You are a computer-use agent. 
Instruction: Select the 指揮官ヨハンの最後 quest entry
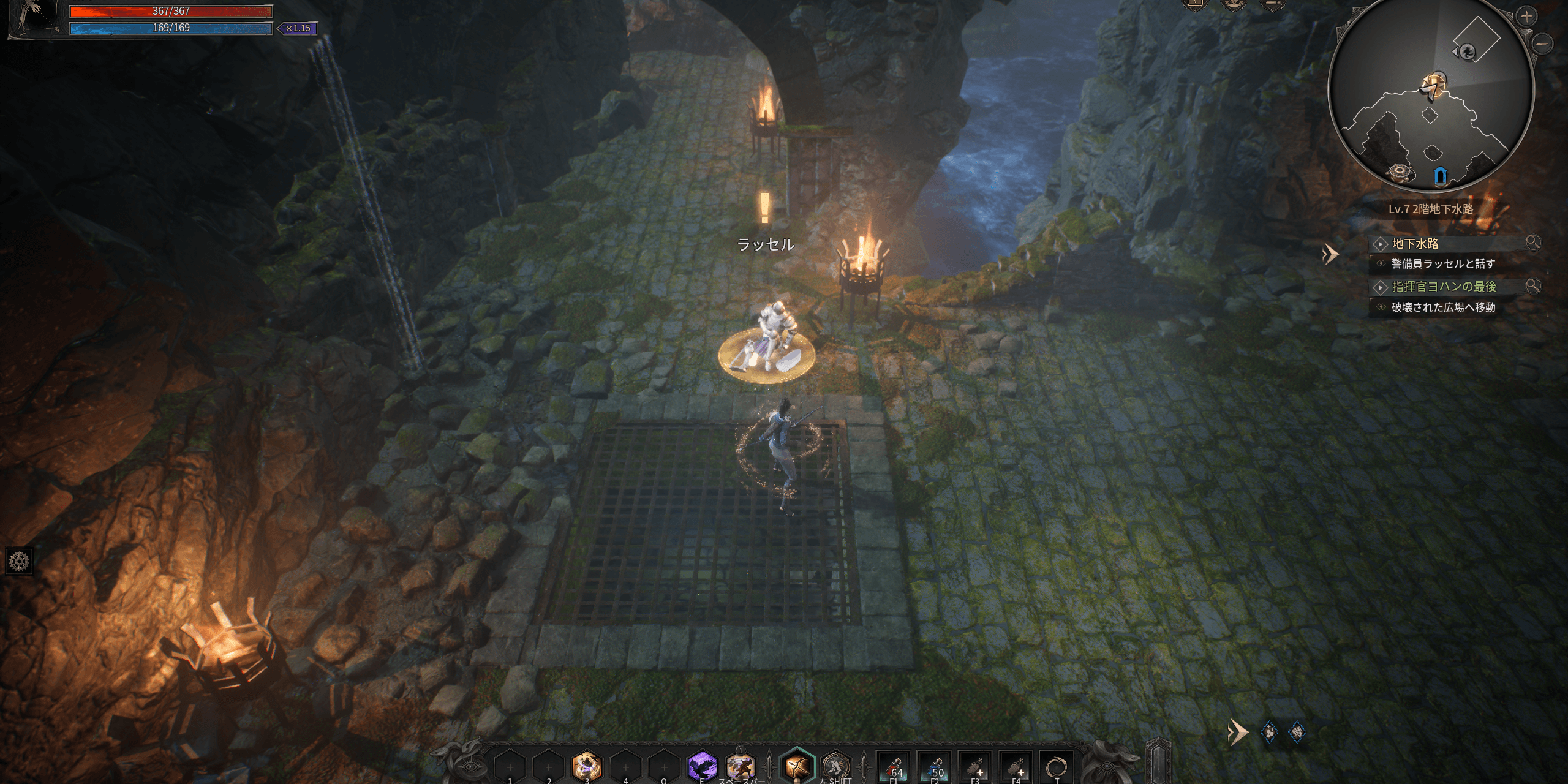click(x=1444, y=287)
